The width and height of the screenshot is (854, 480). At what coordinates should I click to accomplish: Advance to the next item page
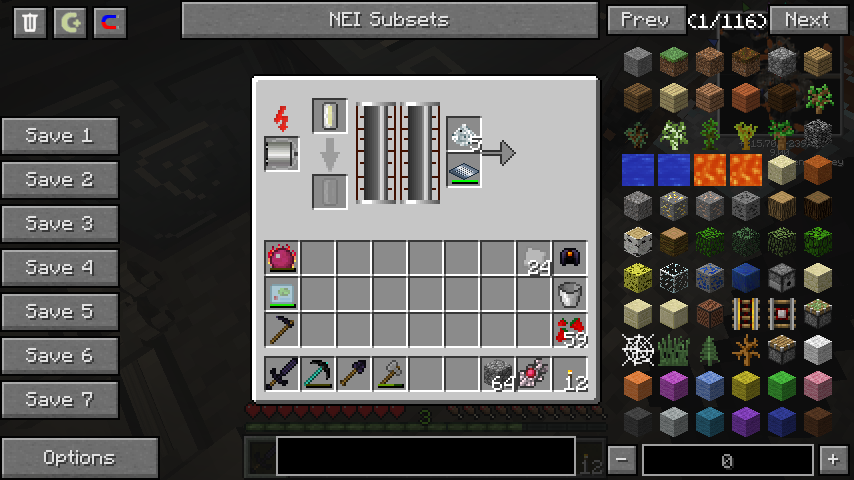click(806, 20)
